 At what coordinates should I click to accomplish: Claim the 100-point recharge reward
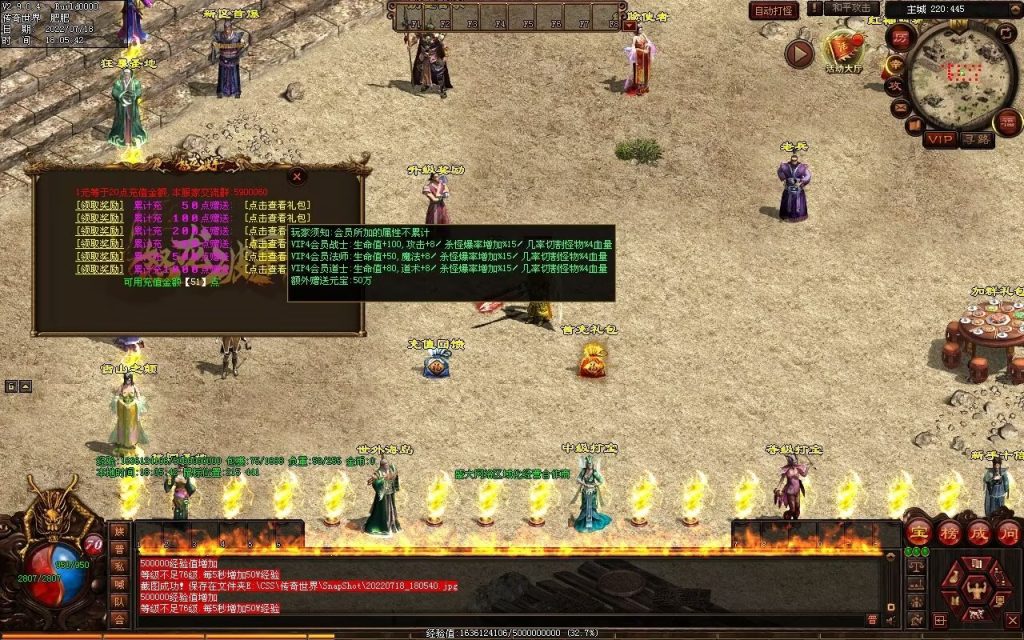[x=99, y=218]
